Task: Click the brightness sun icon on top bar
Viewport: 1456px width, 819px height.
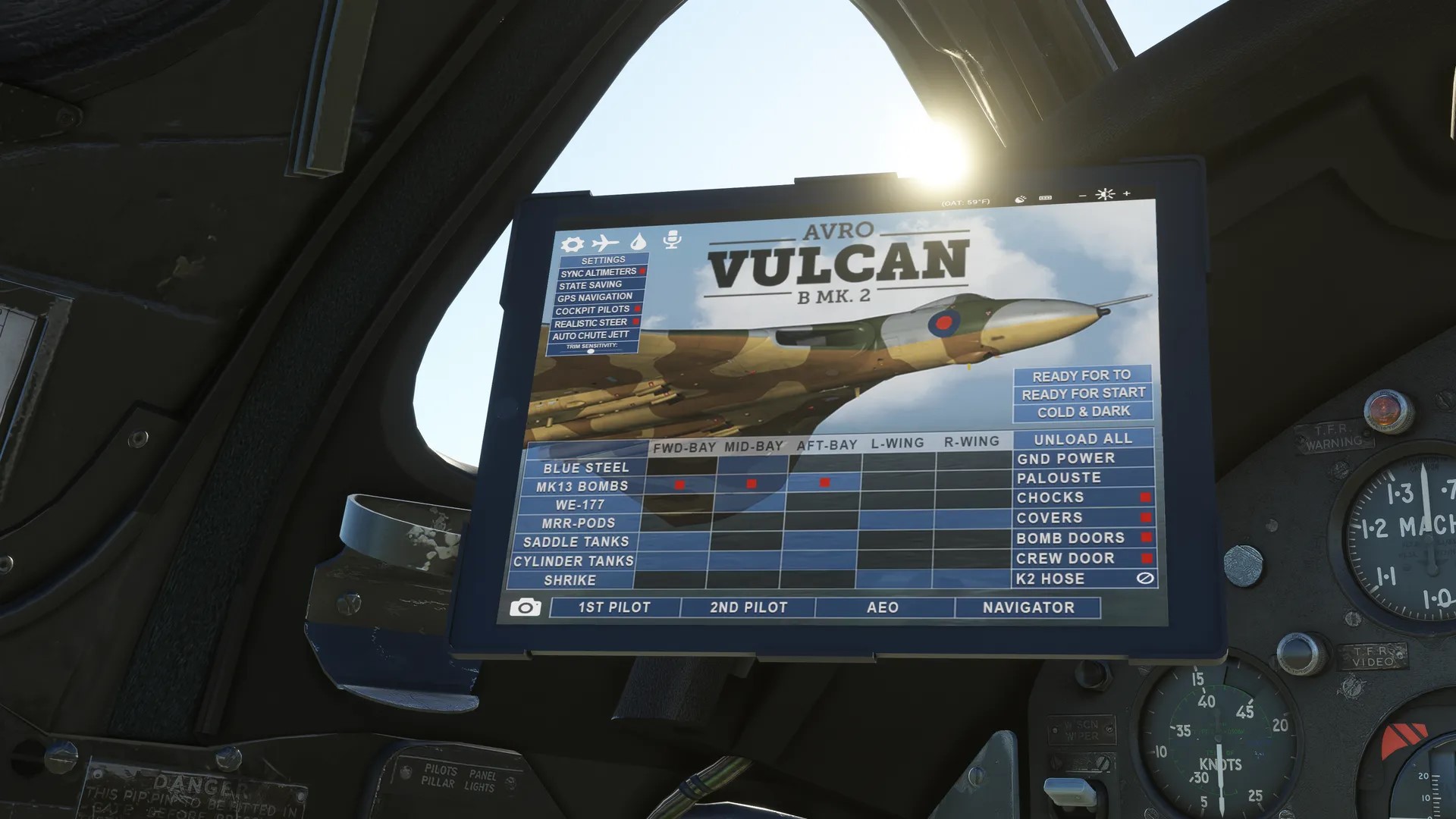Action: [x=1105, y=195]
